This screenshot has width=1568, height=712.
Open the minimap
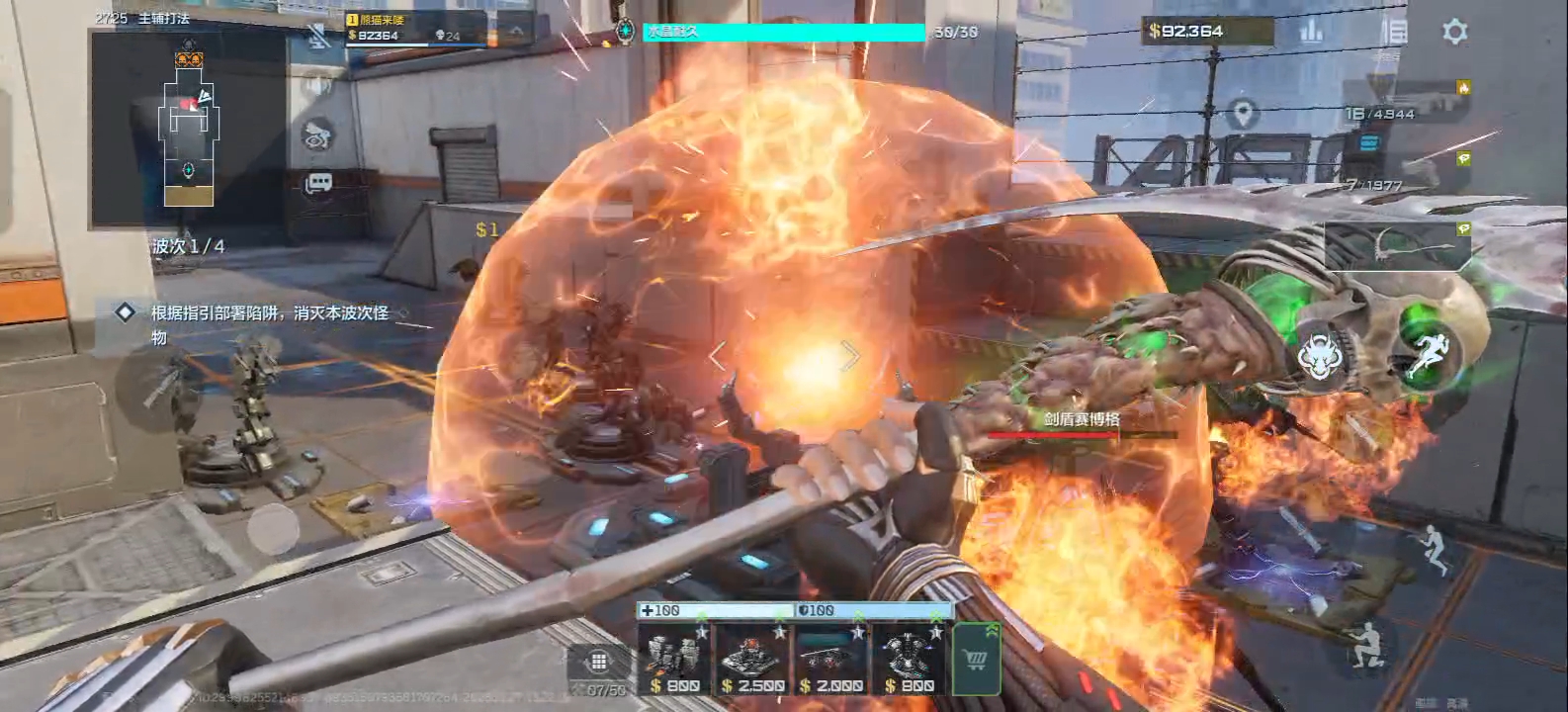(189, 129)
